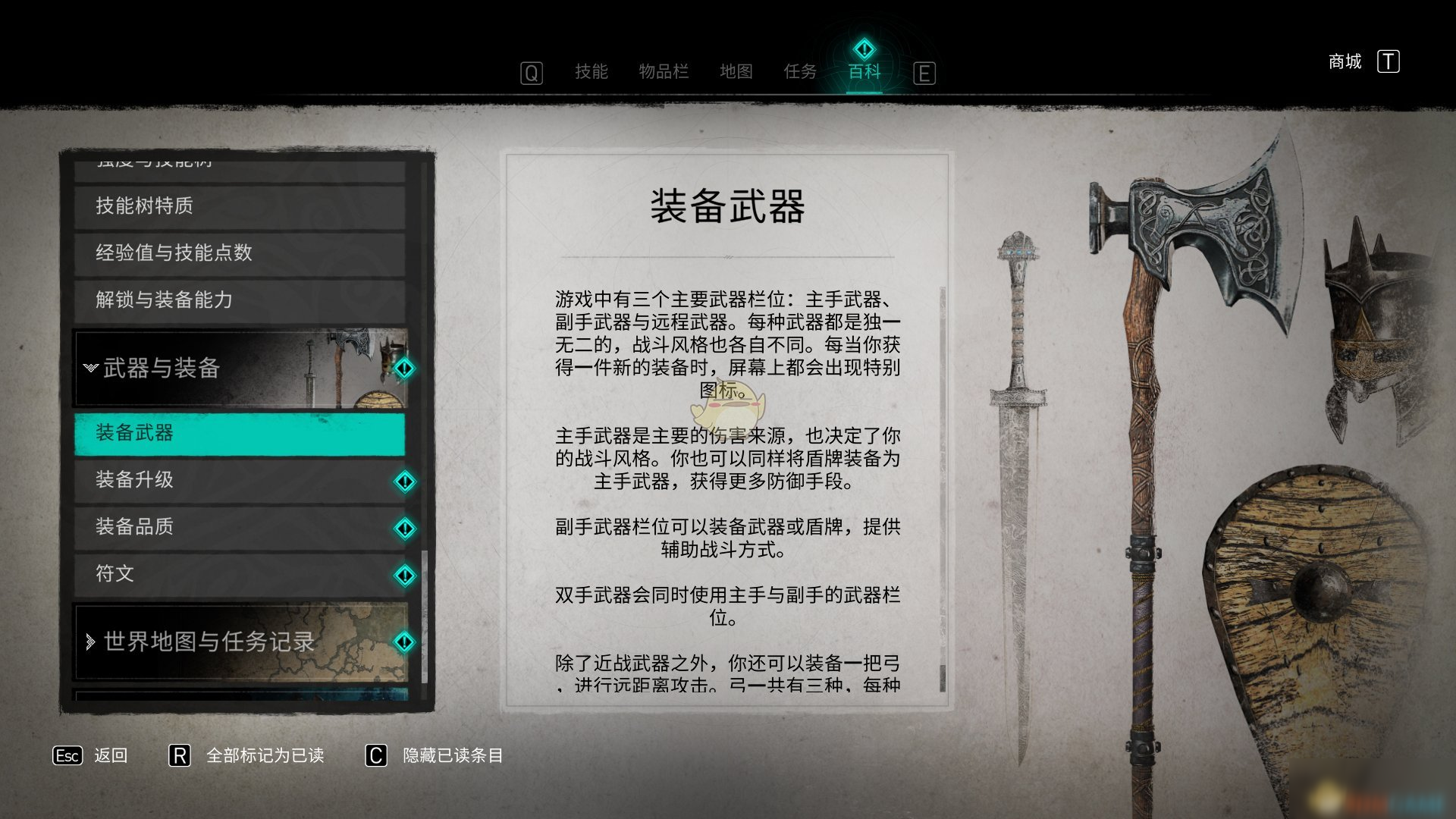The image size is (1456, 819).
Task: Click the E key icon right of the tabs
Action: [x=924, y=73]
